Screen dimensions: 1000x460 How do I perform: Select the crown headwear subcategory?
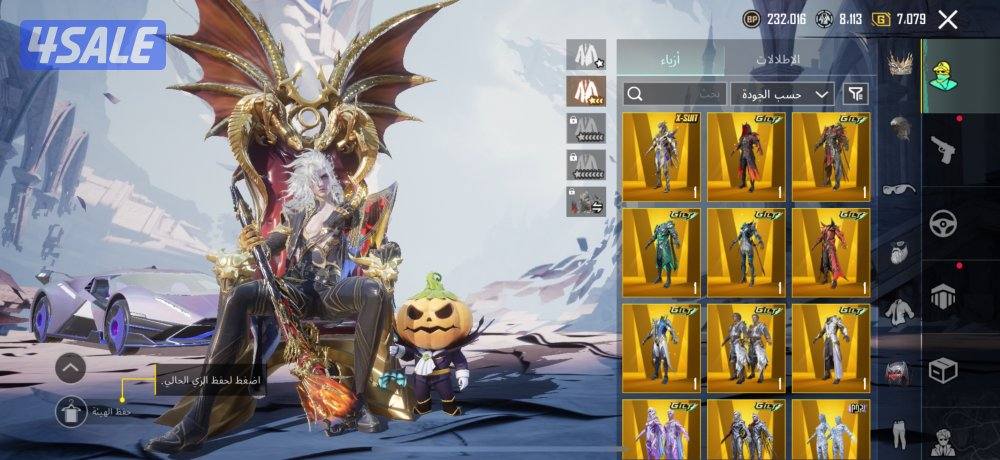(901, 63)
